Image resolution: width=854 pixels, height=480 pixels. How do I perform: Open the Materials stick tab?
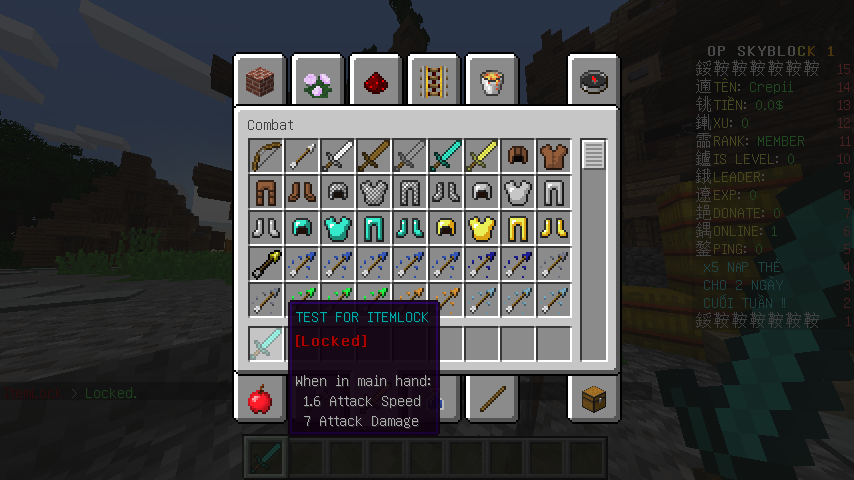click(492, 400)
